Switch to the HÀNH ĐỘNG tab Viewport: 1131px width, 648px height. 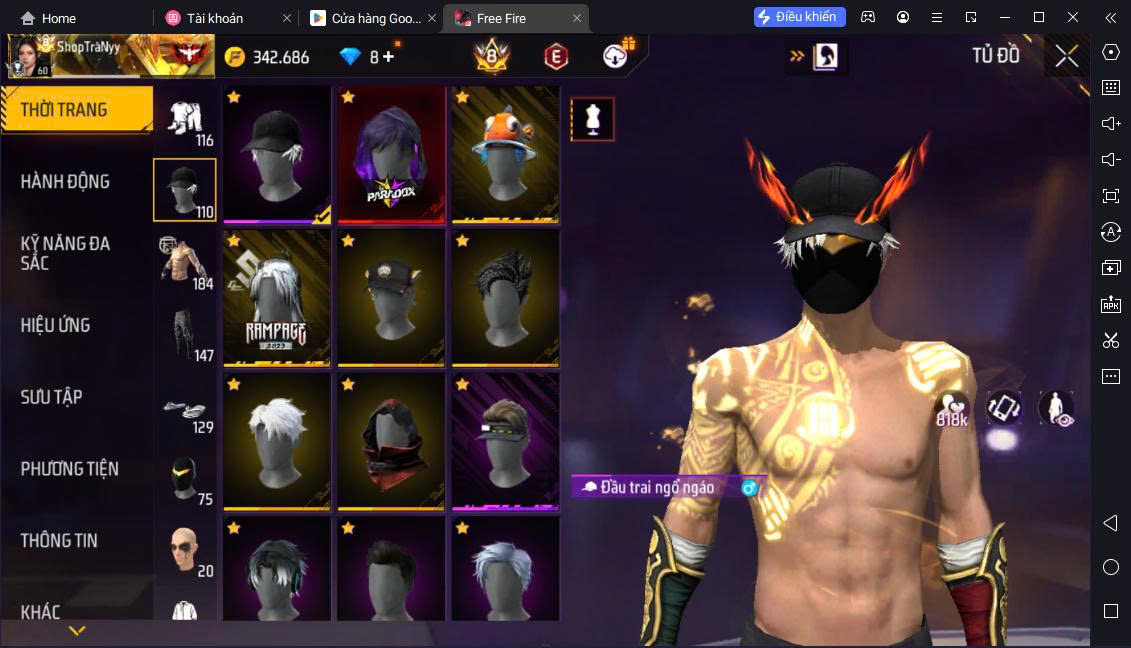click(x=65, y=182)
